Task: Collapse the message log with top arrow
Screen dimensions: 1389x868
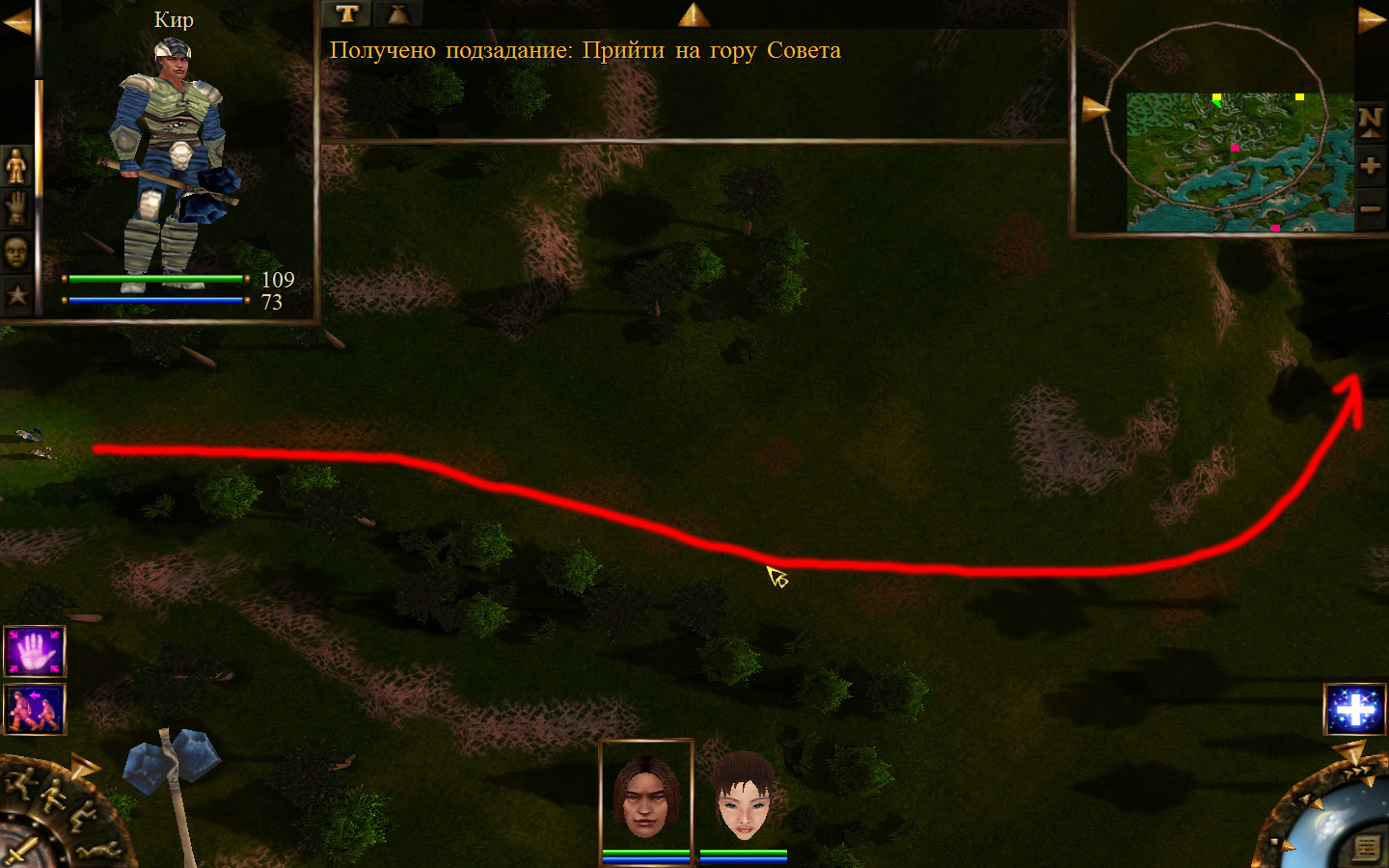Action: point(694,14)
